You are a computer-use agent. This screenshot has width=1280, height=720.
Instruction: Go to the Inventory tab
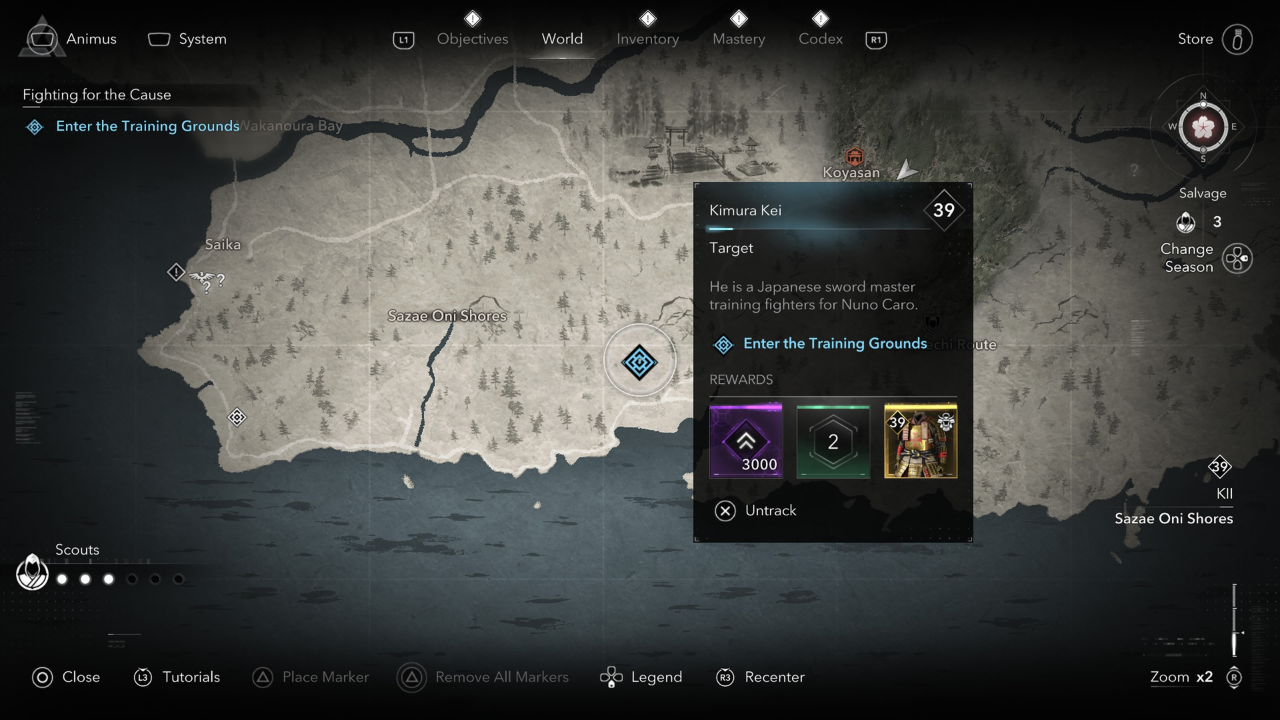coord(647,39)
